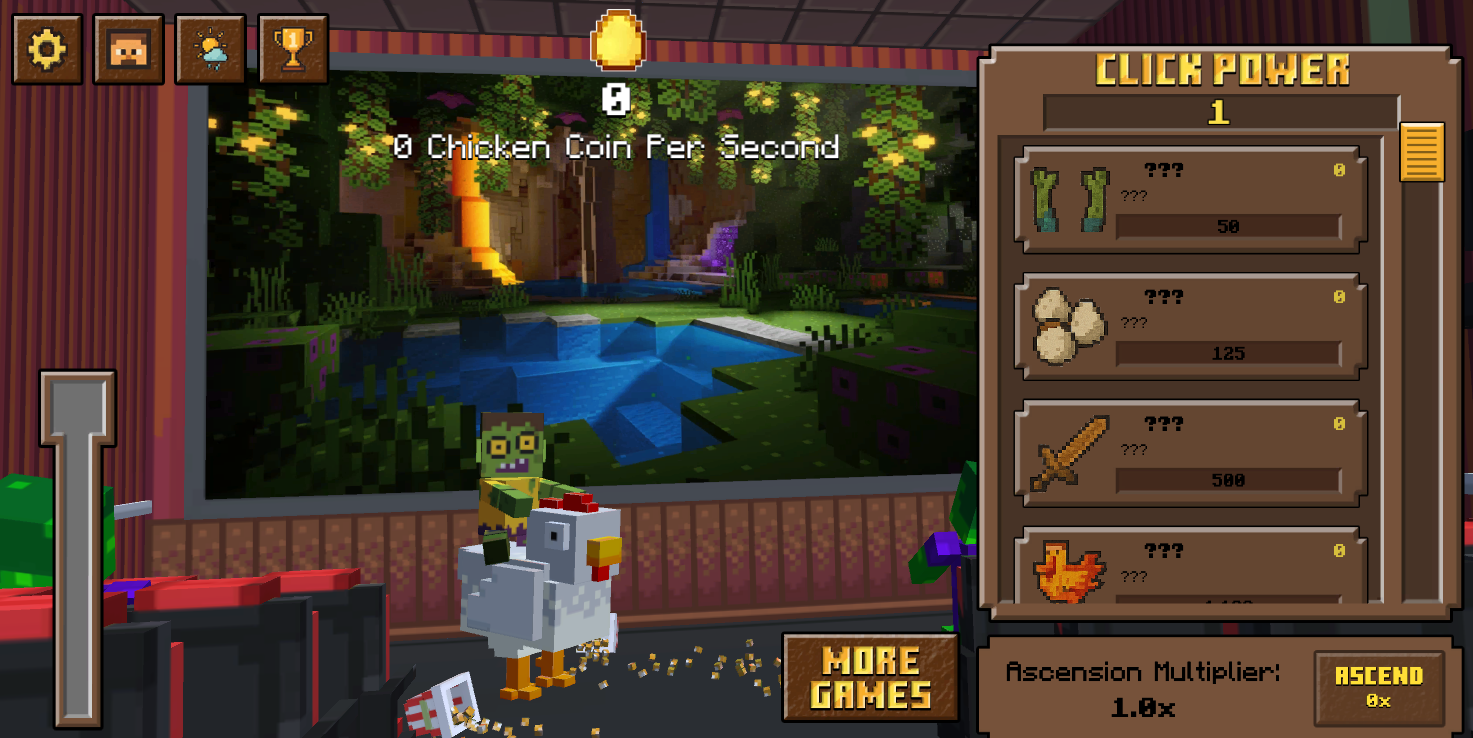The image size is (1473, 738).
Task: Click the MORE GAMES button
Action: (x=869, y=676)
